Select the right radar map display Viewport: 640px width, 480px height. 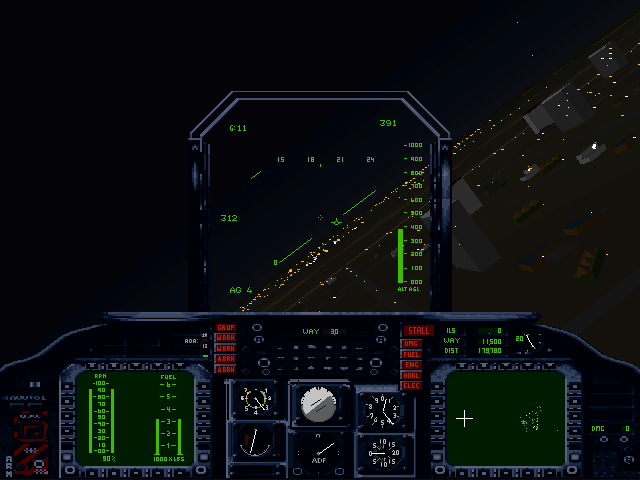click(503, 417)
